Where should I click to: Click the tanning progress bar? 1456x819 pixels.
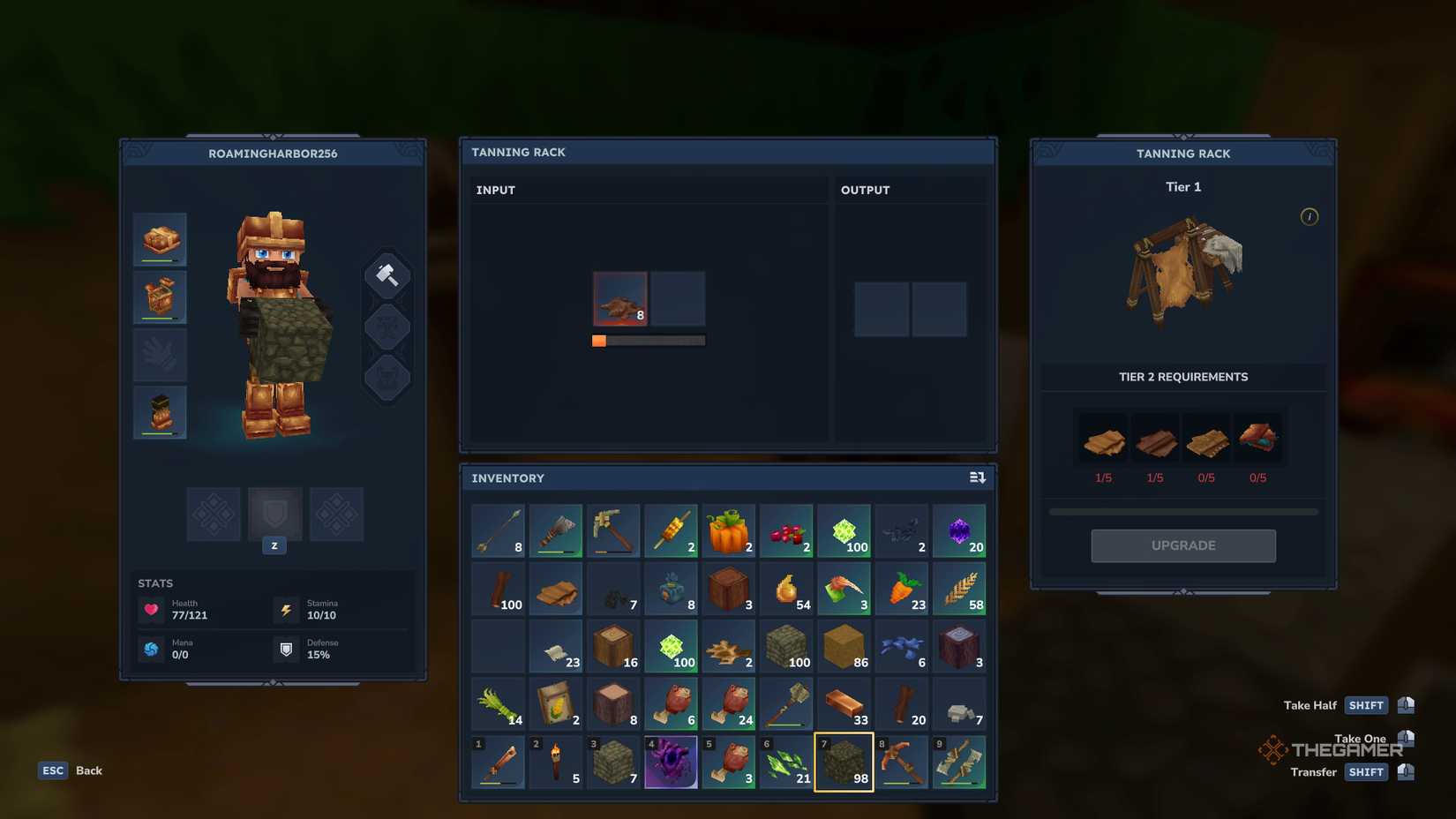tap(649, 340)
